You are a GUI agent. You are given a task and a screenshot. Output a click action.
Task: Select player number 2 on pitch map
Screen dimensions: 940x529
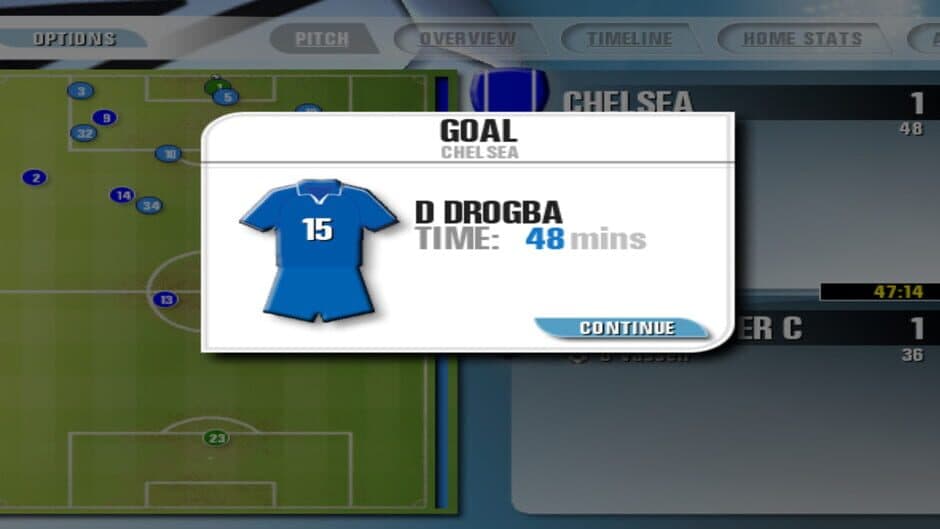point(35,178)
